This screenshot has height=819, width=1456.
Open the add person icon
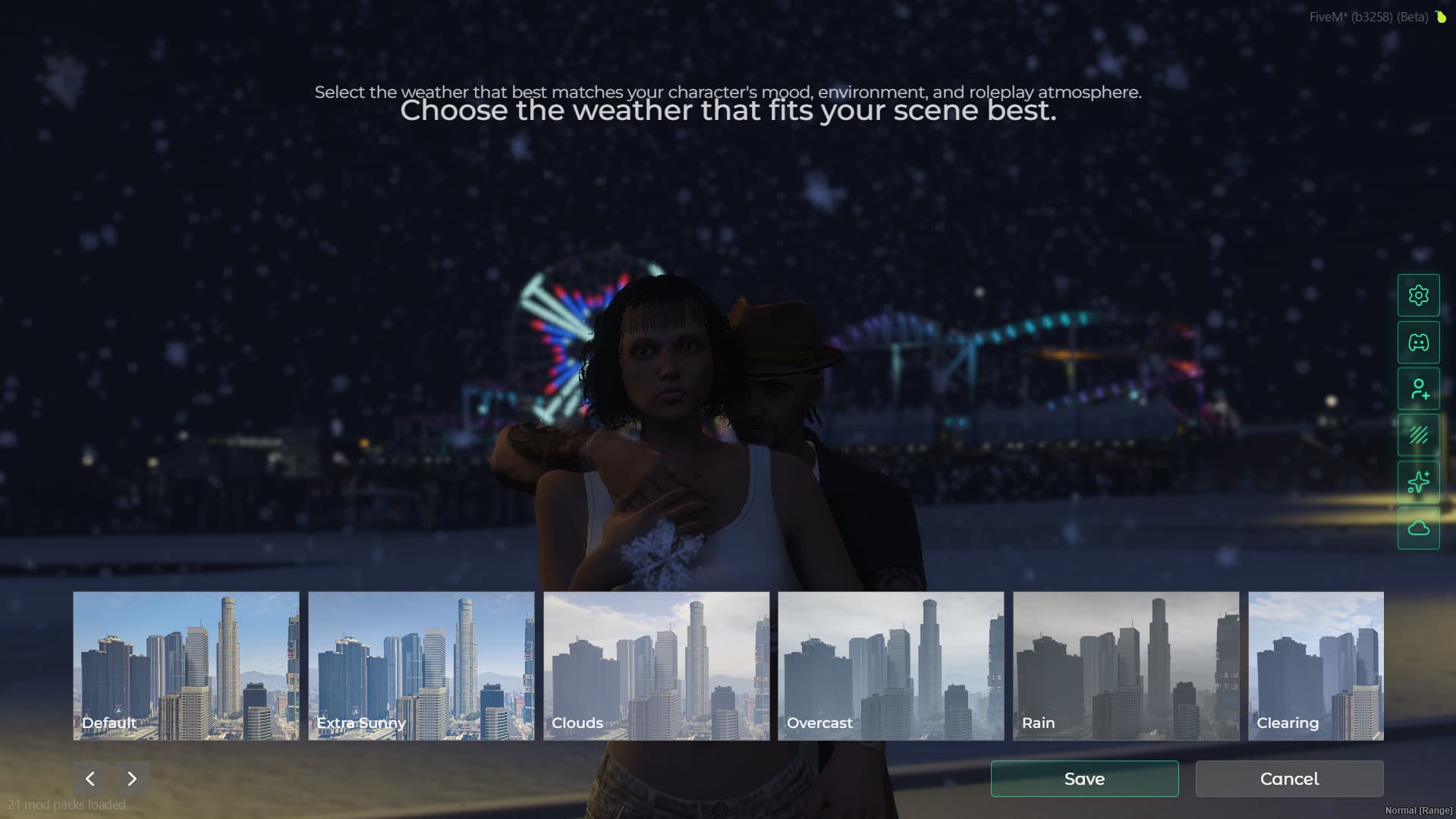(1418, 389)
